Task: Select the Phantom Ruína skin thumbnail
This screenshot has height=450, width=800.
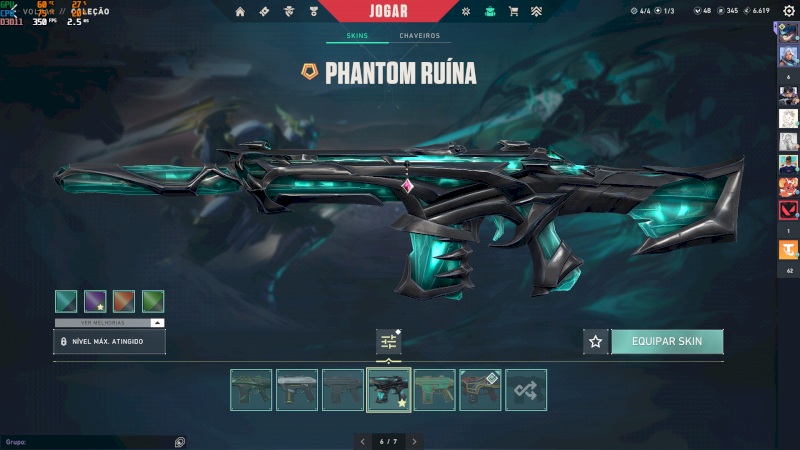Action: 388,390
